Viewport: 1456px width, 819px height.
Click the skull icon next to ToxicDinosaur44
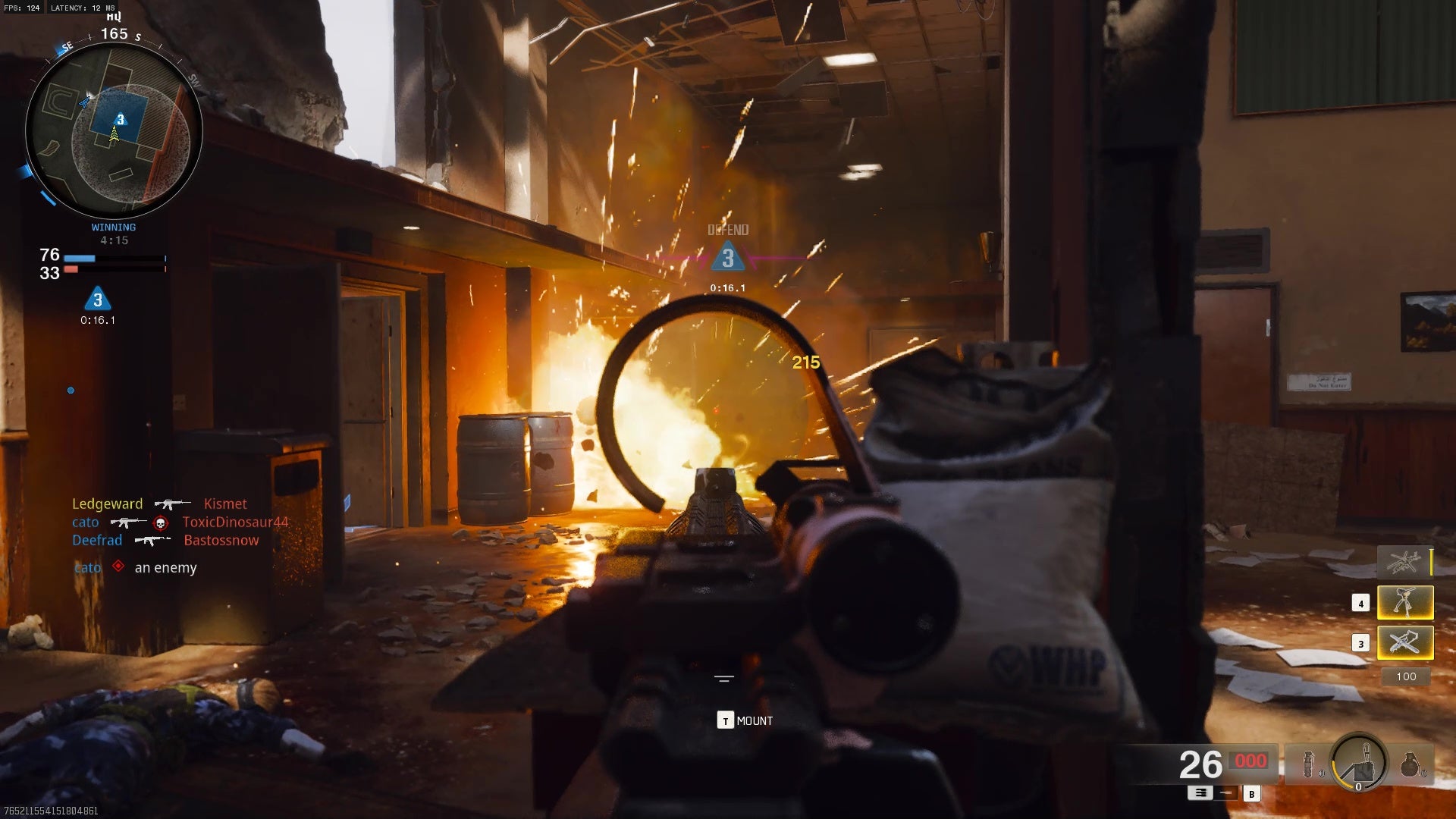[159, 522]
